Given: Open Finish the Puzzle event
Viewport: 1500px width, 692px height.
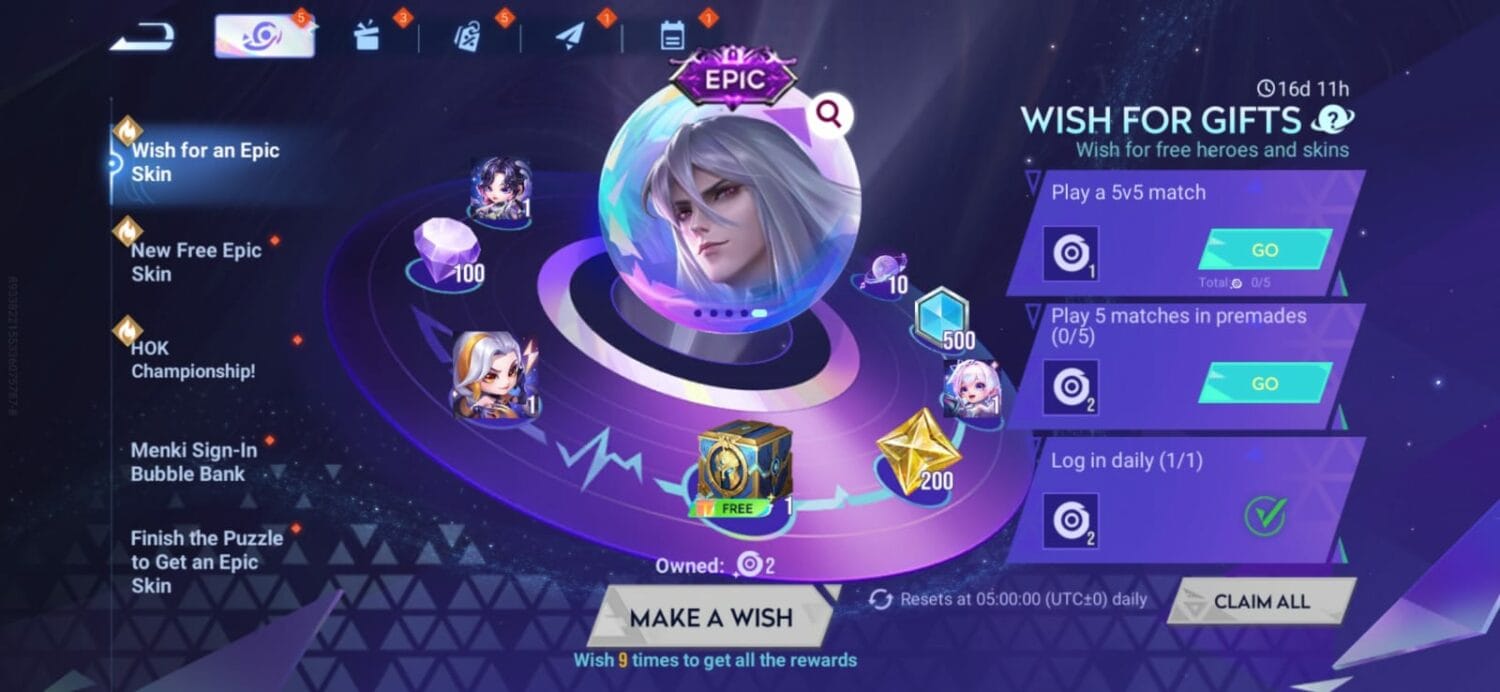Looking at the screenshot, I should click(x=206, y=561).
